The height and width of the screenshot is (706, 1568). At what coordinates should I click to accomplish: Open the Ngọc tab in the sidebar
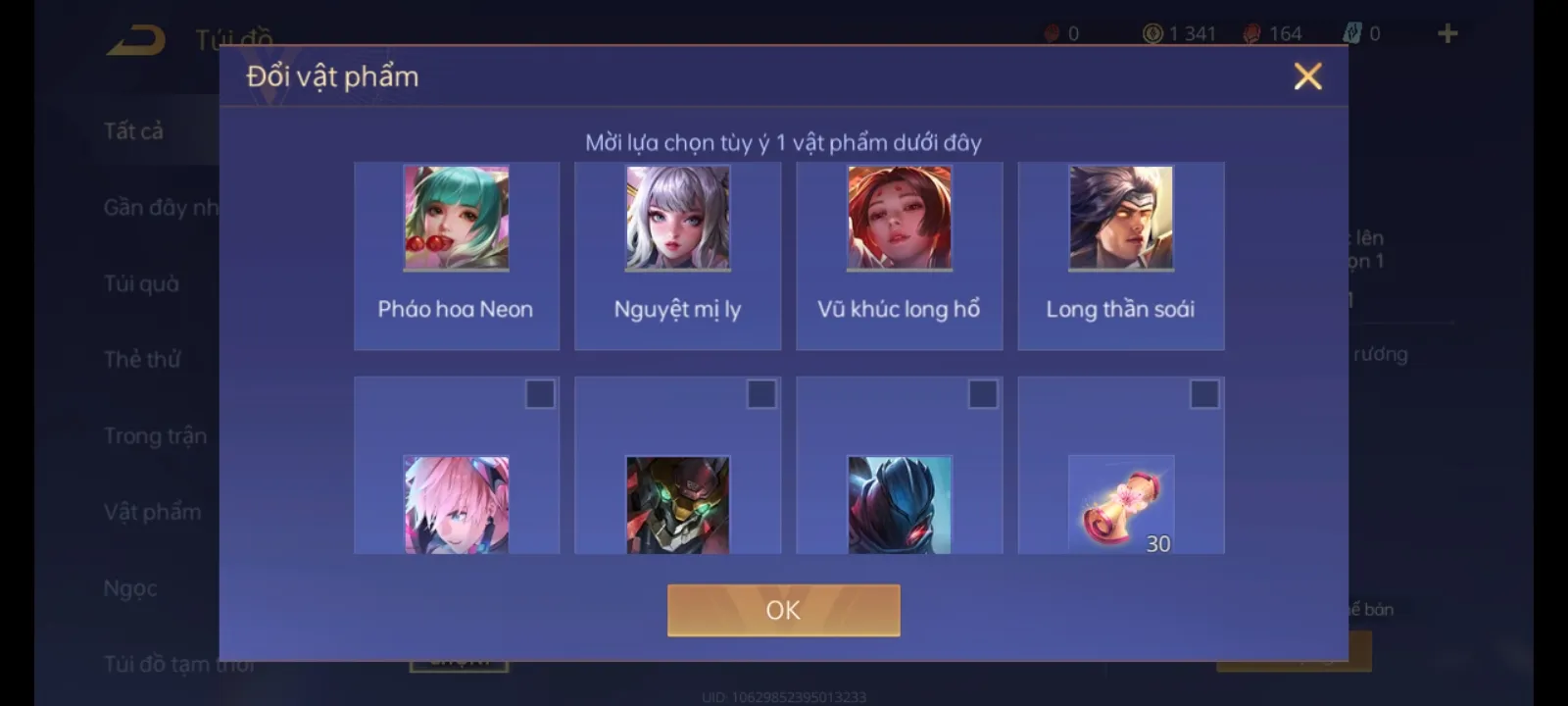pos(128,587)
